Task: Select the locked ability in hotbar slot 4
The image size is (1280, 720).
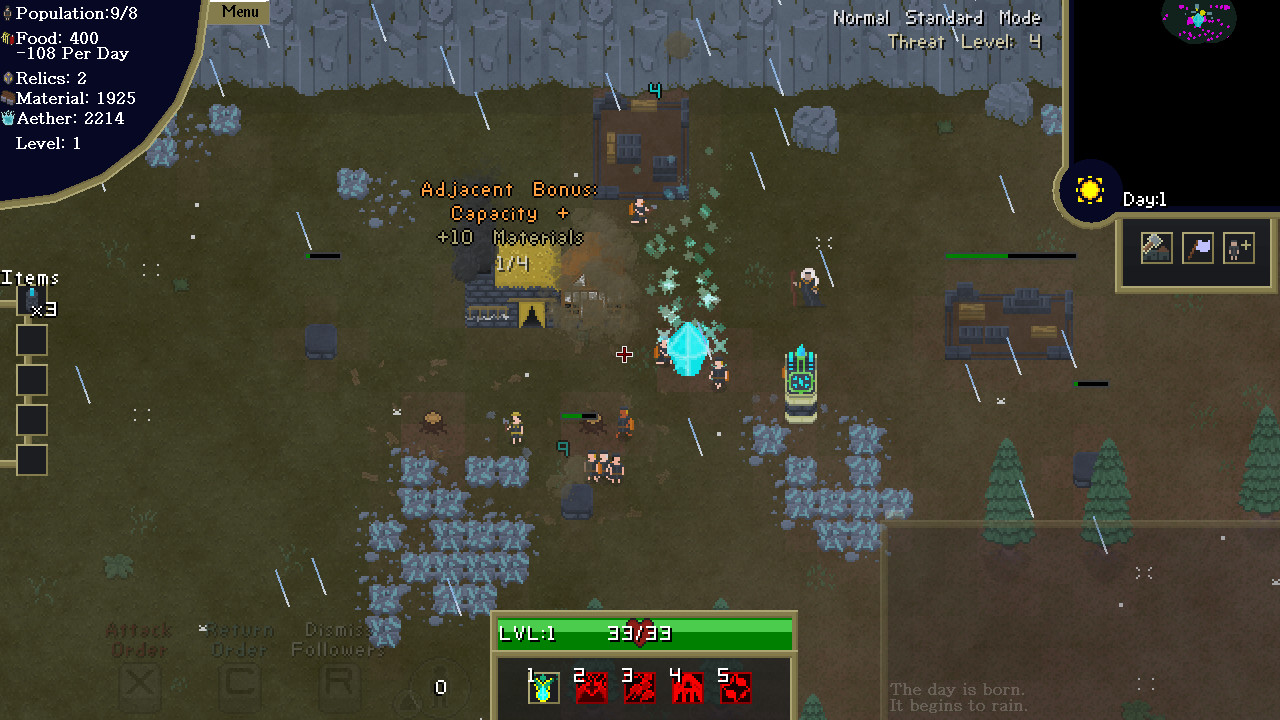Action: 687,686
